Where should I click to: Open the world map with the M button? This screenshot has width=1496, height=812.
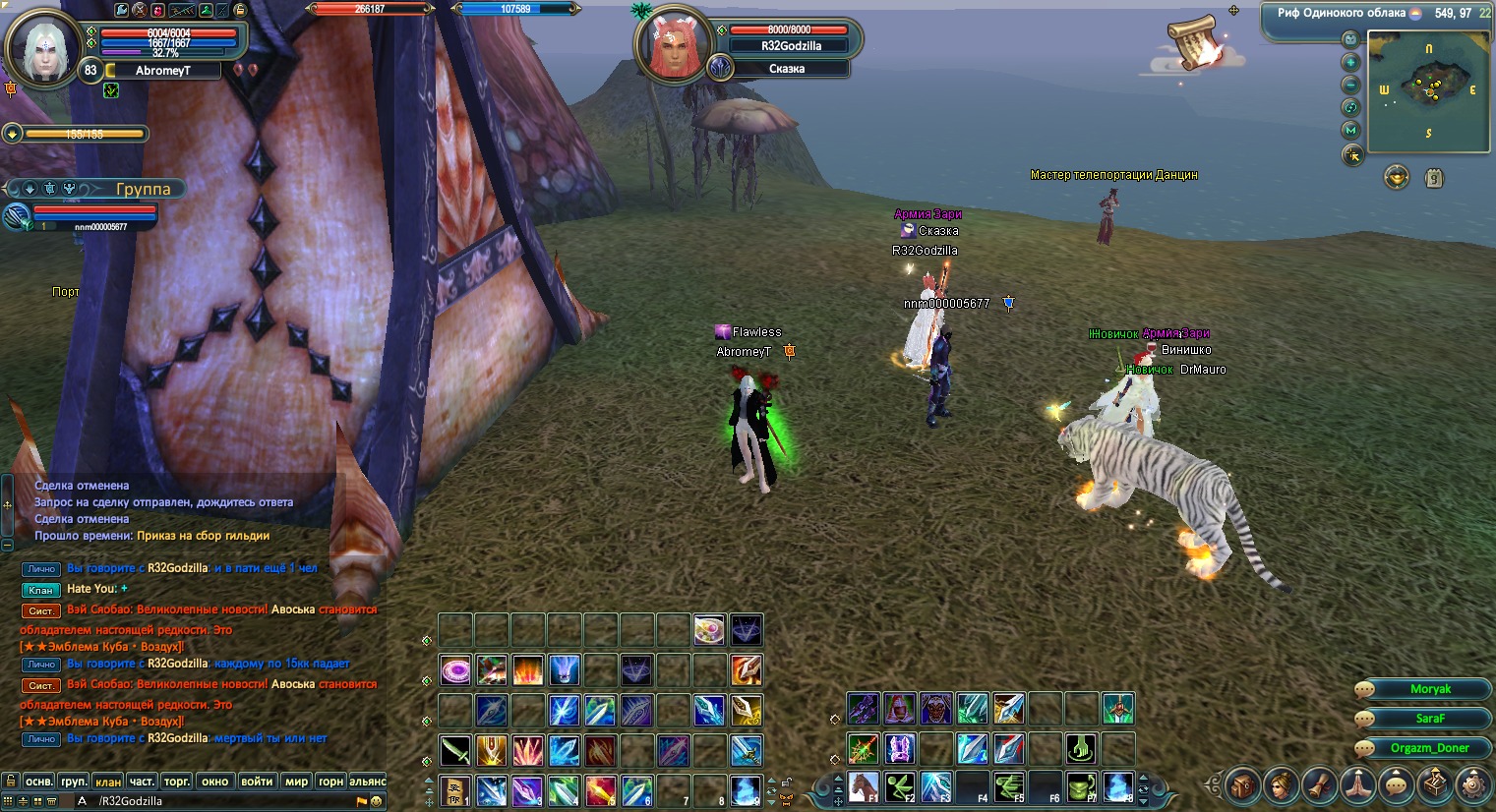(x=1350, y=130)
